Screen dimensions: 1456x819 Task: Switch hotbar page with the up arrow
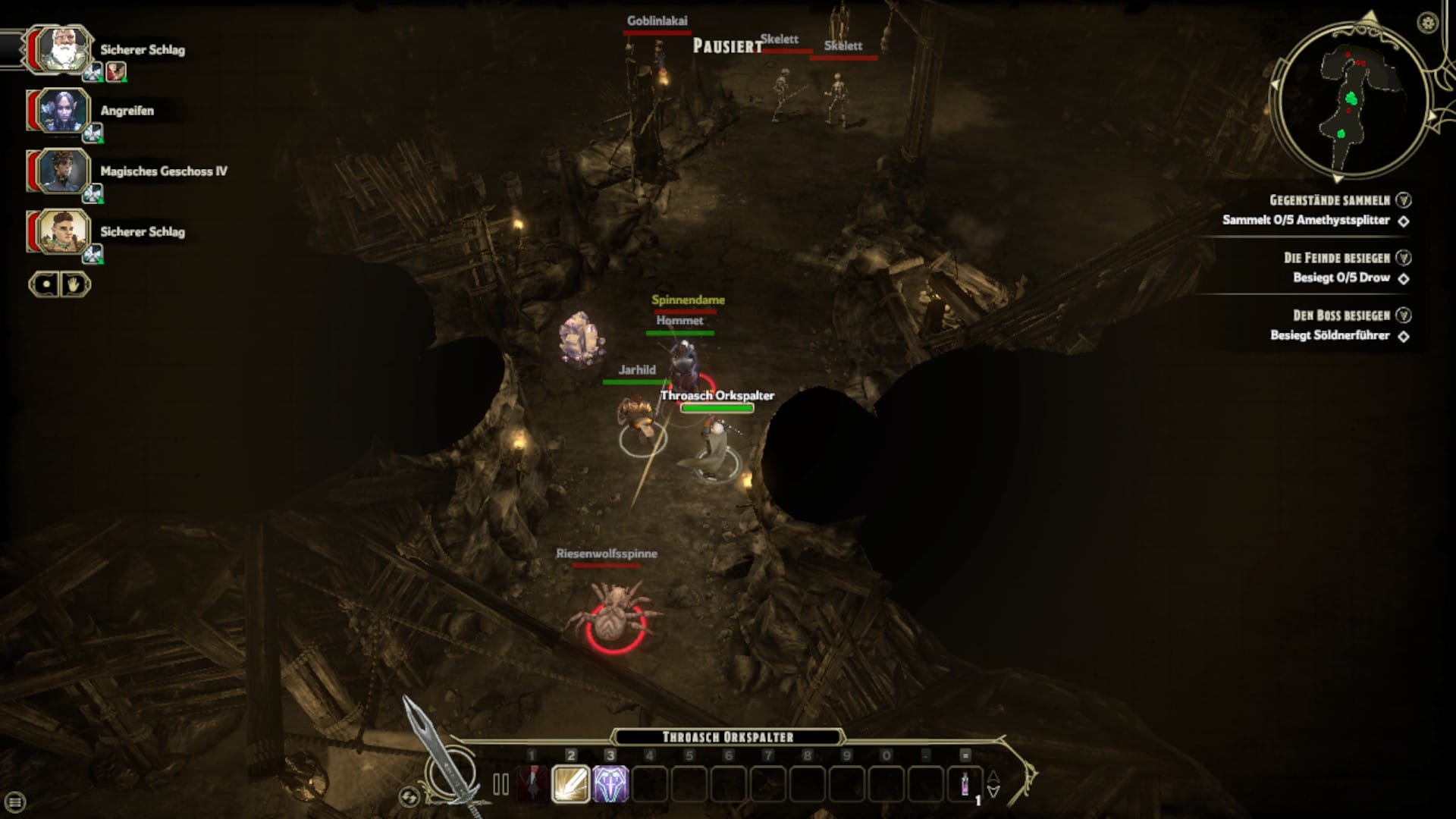coord(993,777)
